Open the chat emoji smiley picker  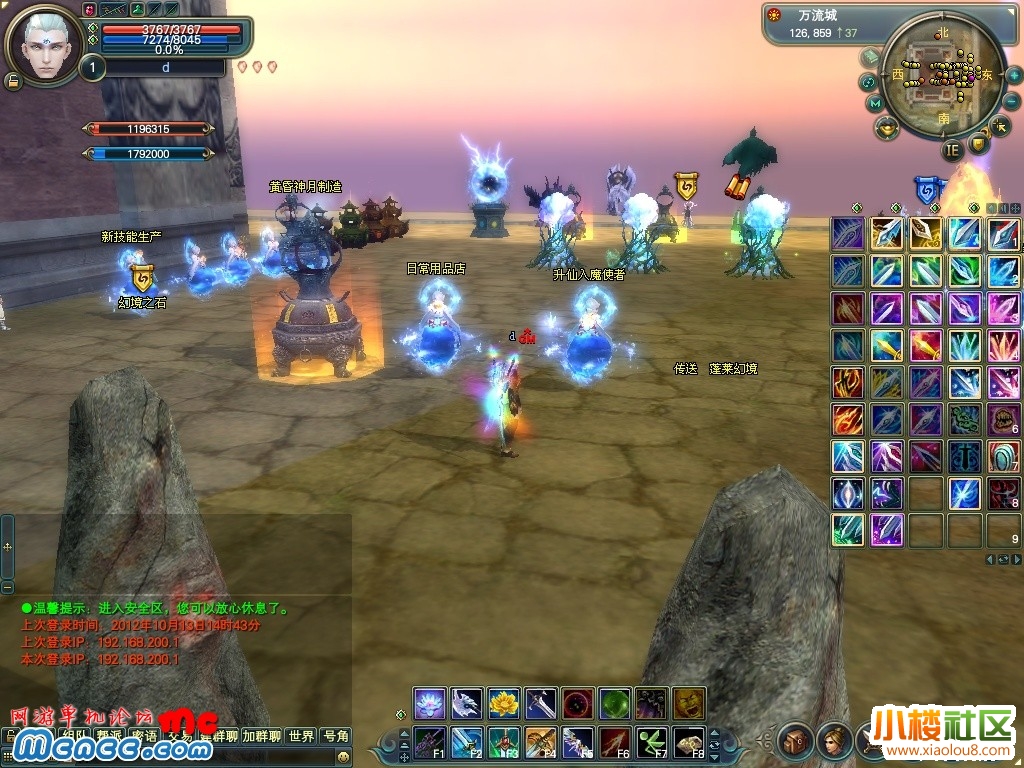343,757
